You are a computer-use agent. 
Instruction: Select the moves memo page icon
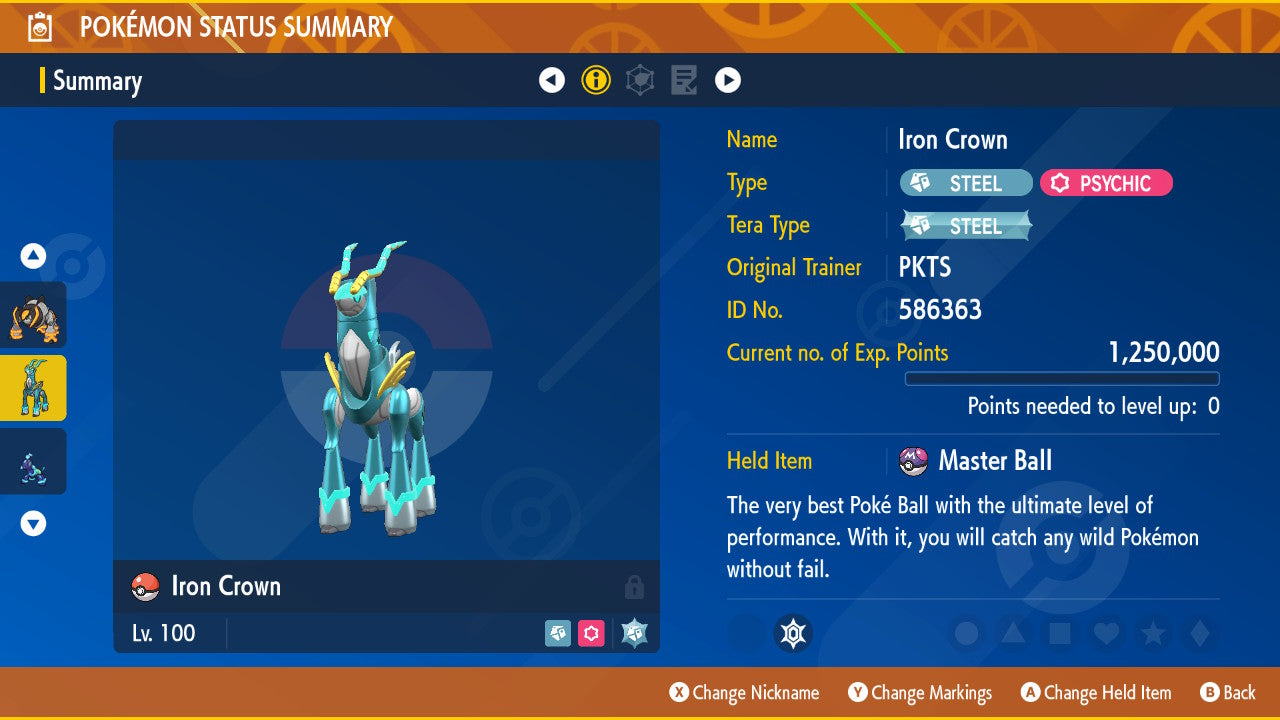[x=683, y=80]
